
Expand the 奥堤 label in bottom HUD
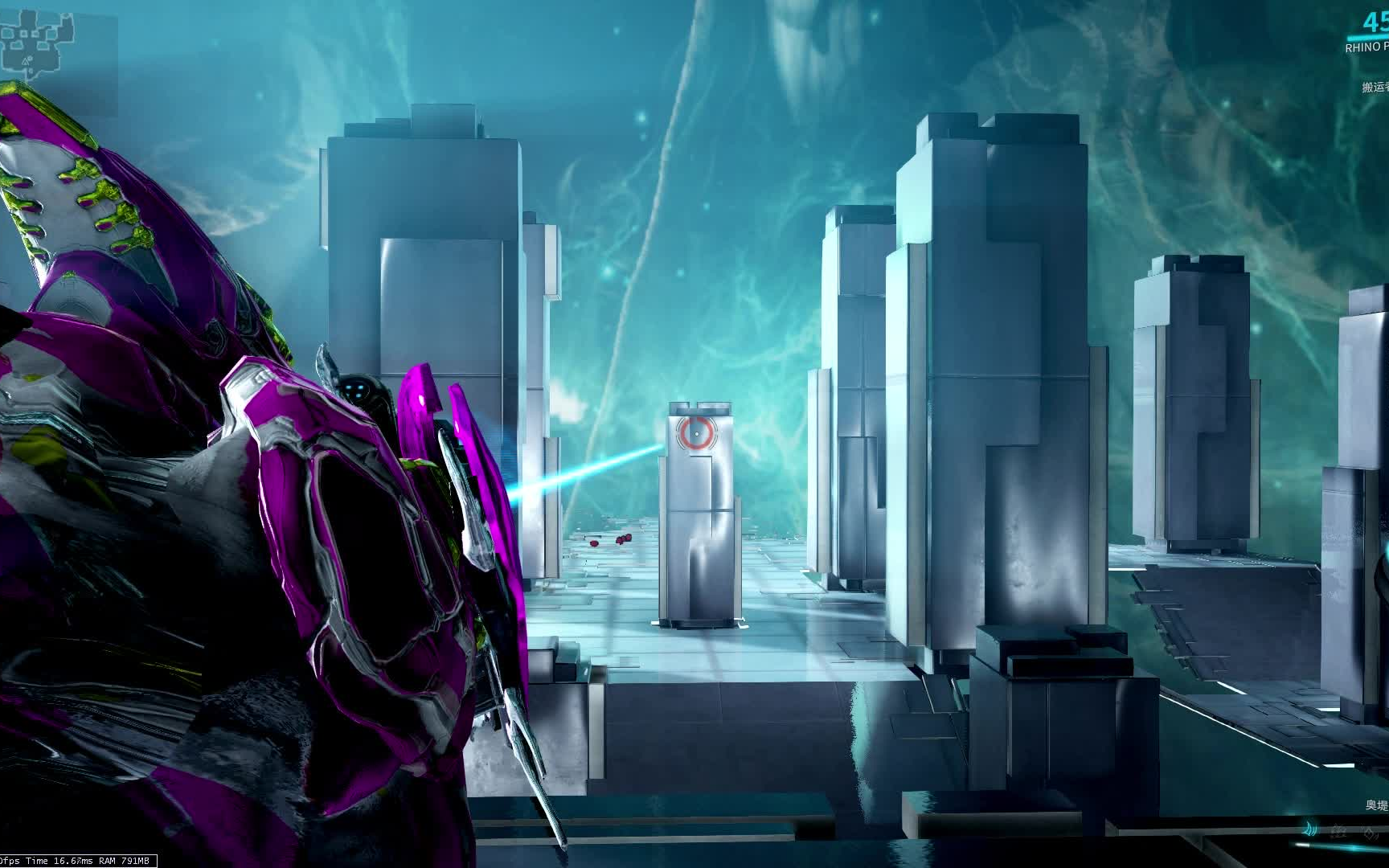1375,805
